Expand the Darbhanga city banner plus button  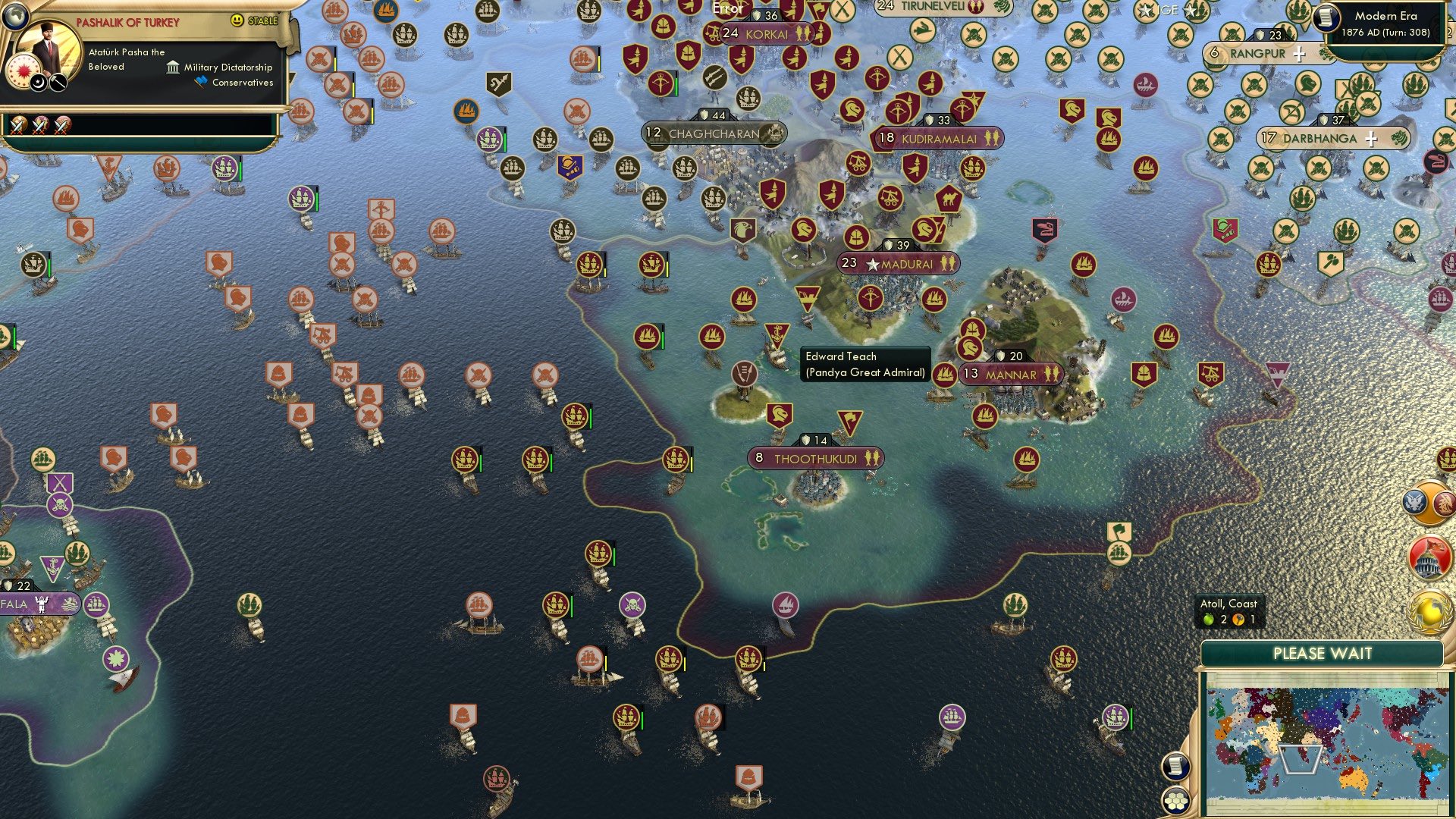click(x=1370, y=139)
